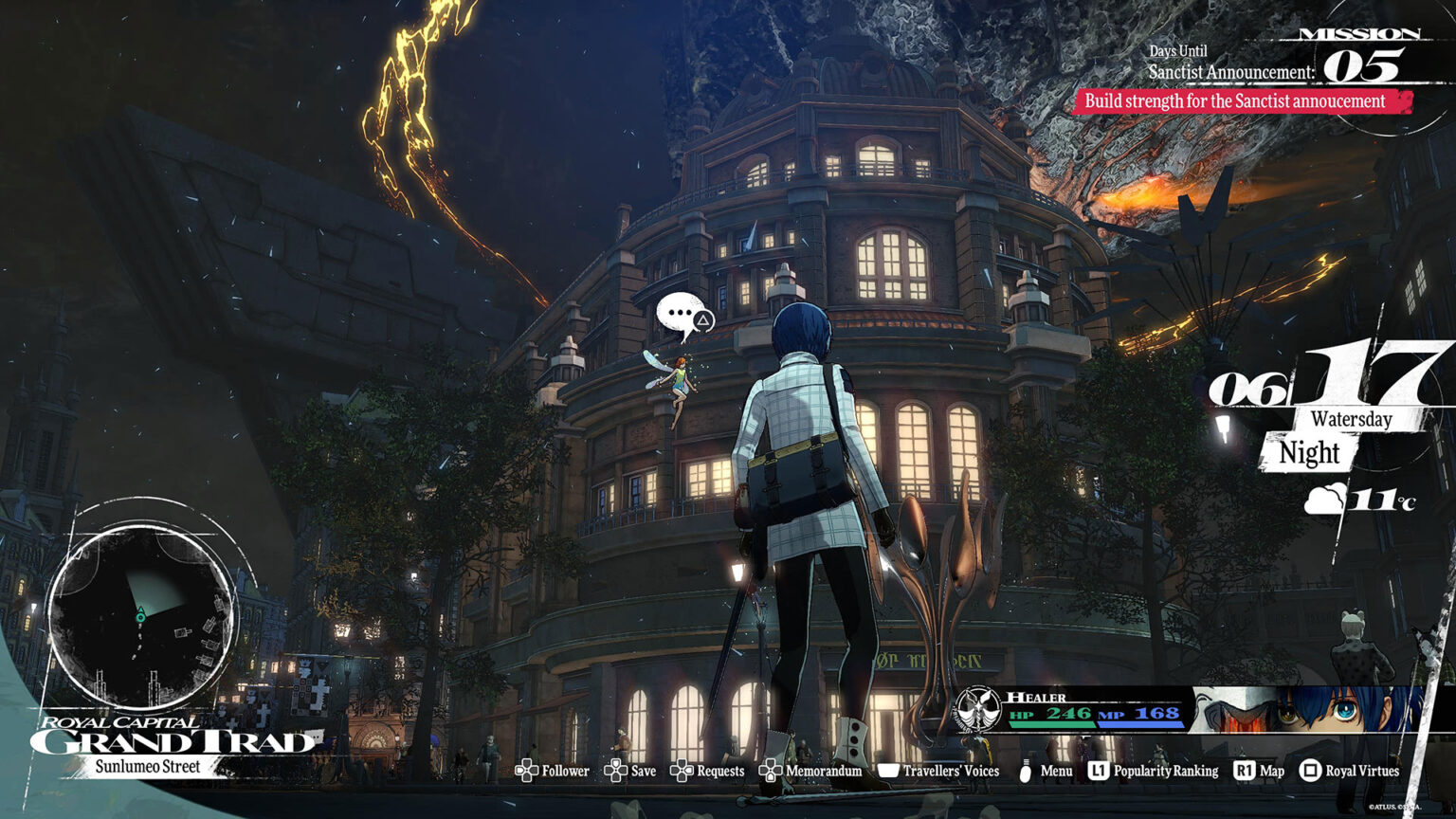Viewport: 1456px width, 819px height.
Task: Talk to Gallica via the speech bubble
Action: point(683,315)
